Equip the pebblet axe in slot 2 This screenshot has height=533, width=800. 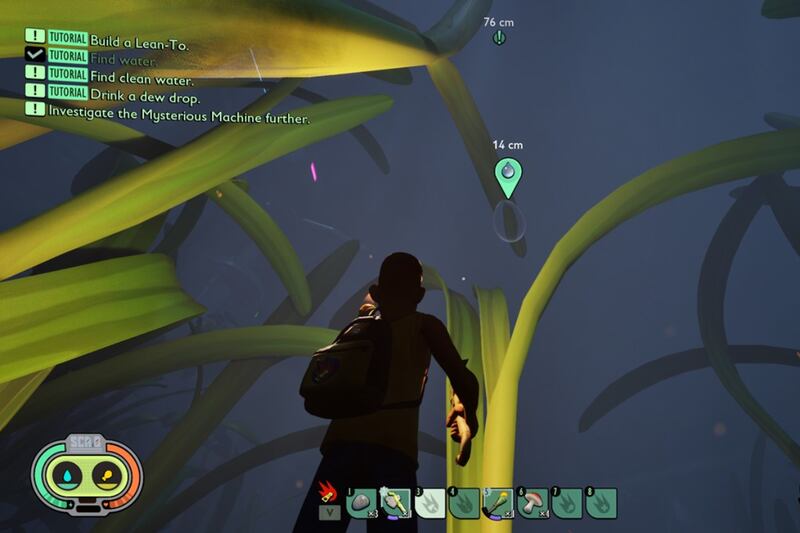click(395, 503)
